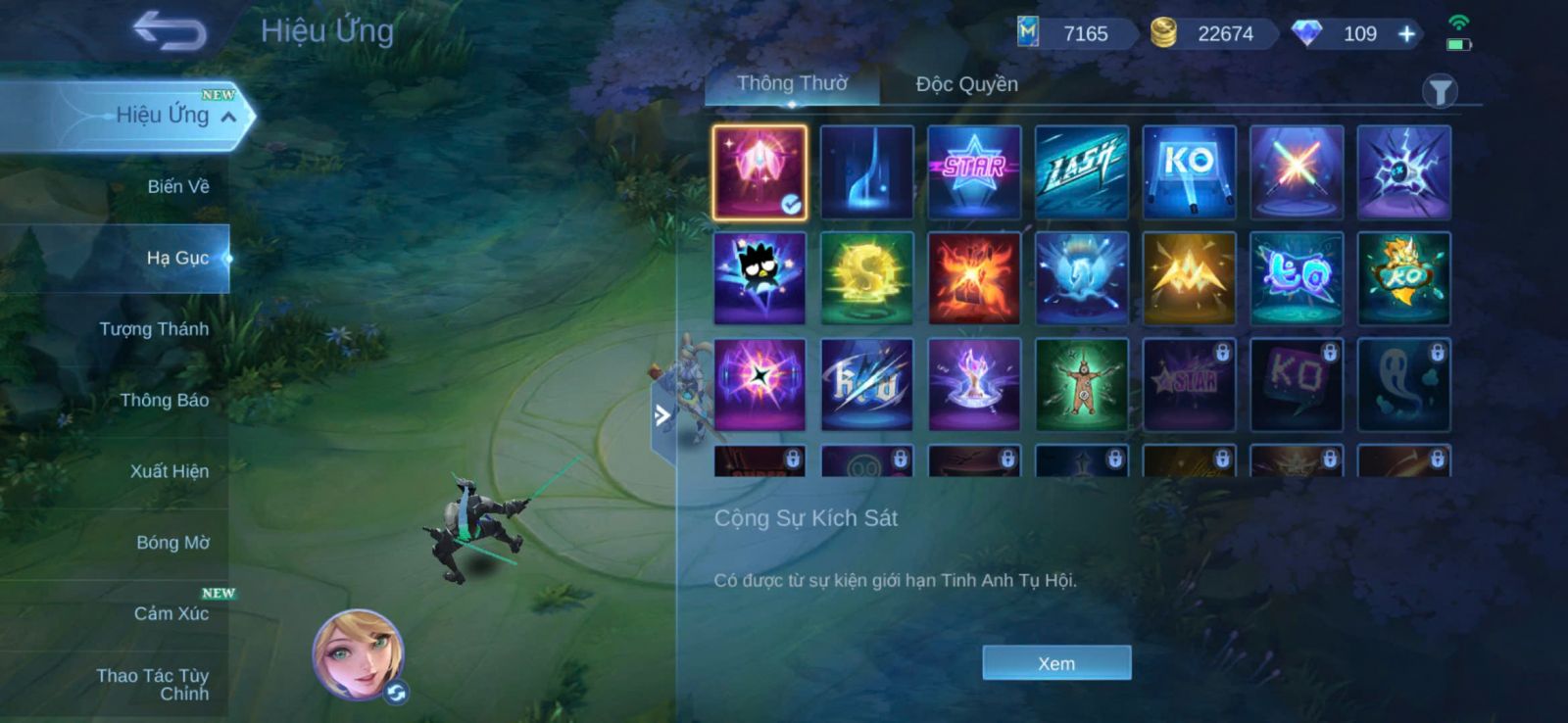Open the funnel filter options
The height and width of the screenshot is (723, 1568).
tap(1439, 92)
